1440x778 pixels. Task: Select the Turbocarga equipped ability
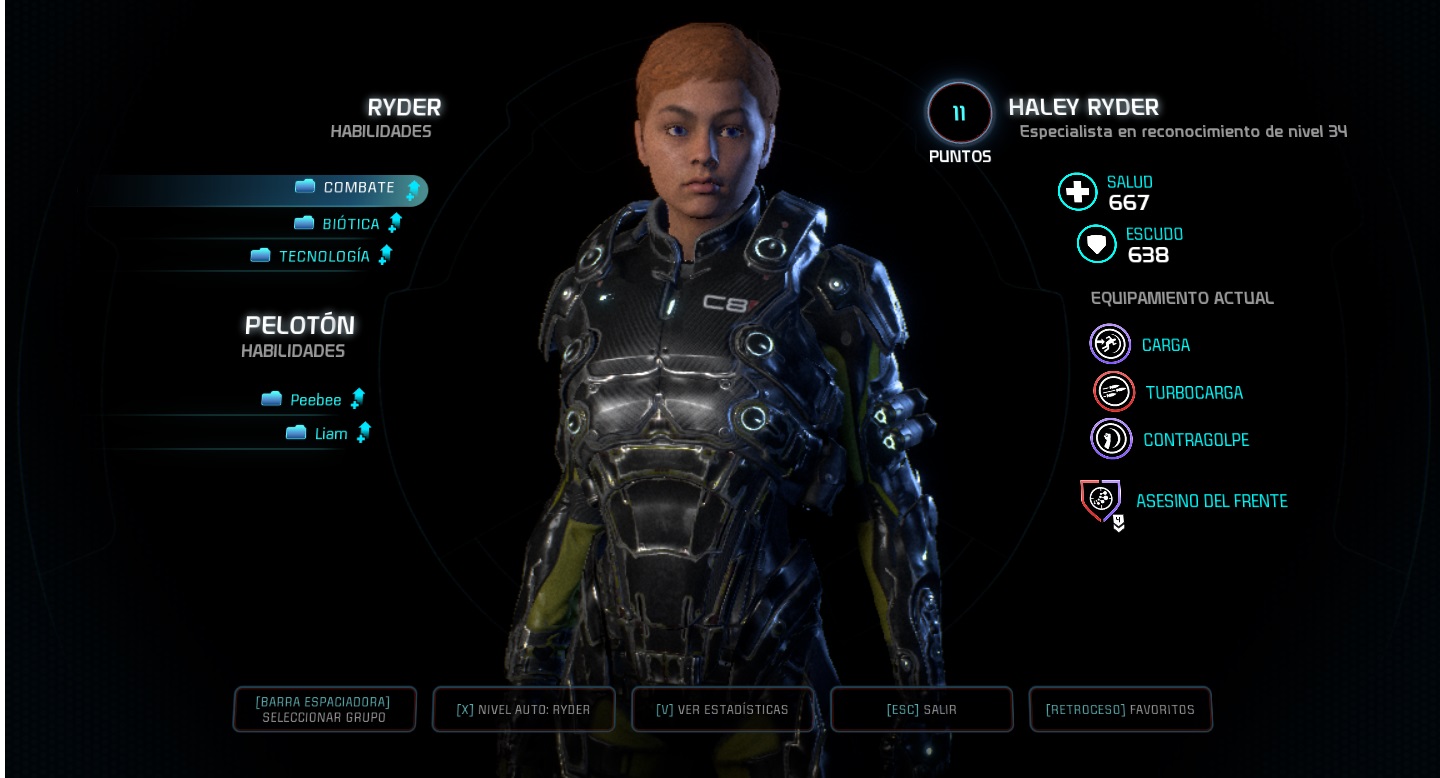pos(1114,392)
